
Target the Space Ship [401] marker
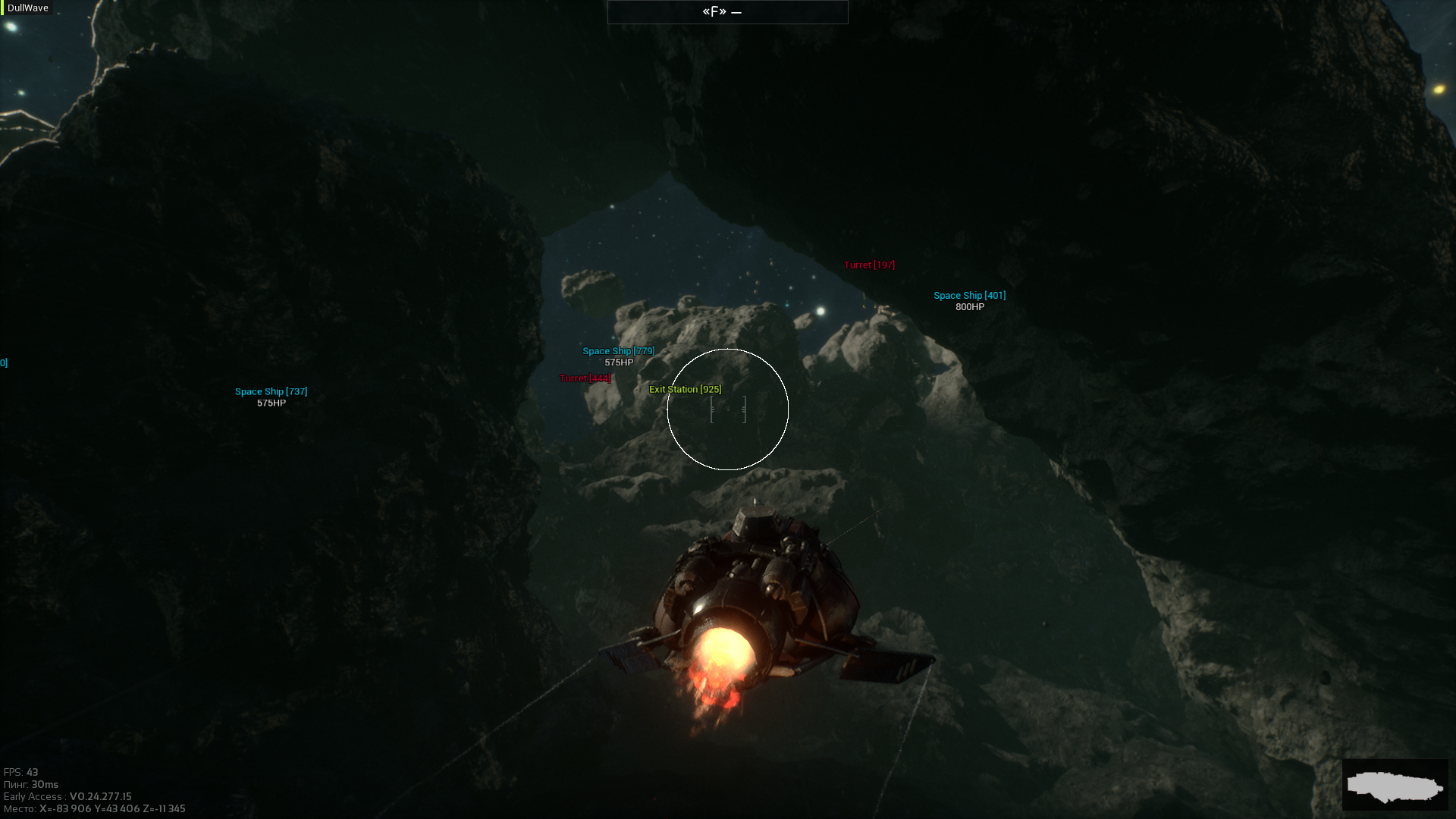[x=969, y=296]
